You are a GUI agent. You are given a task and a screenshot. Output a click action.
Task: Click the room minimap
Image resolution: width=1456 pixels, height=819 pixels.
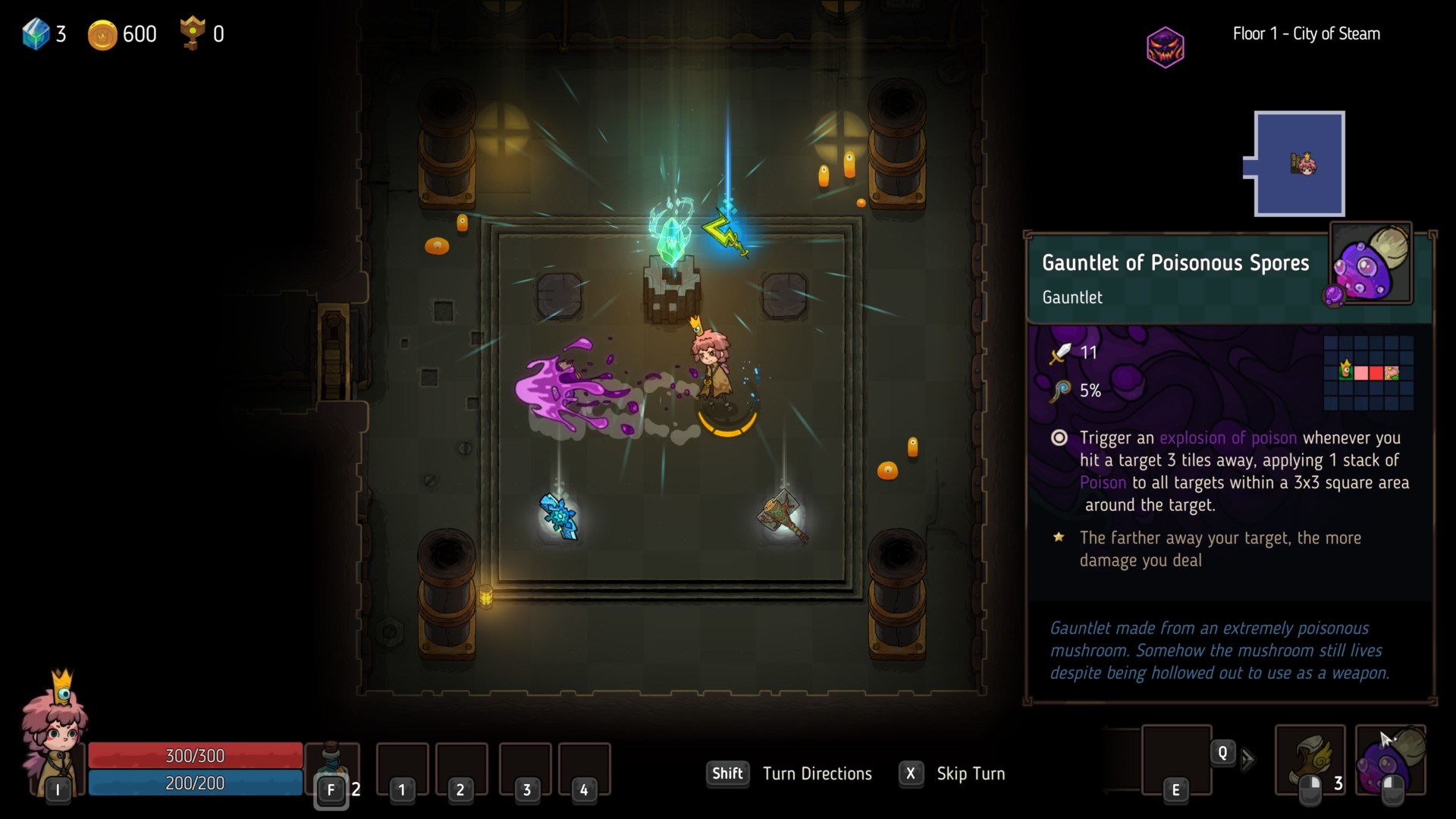click(1299, 164)
